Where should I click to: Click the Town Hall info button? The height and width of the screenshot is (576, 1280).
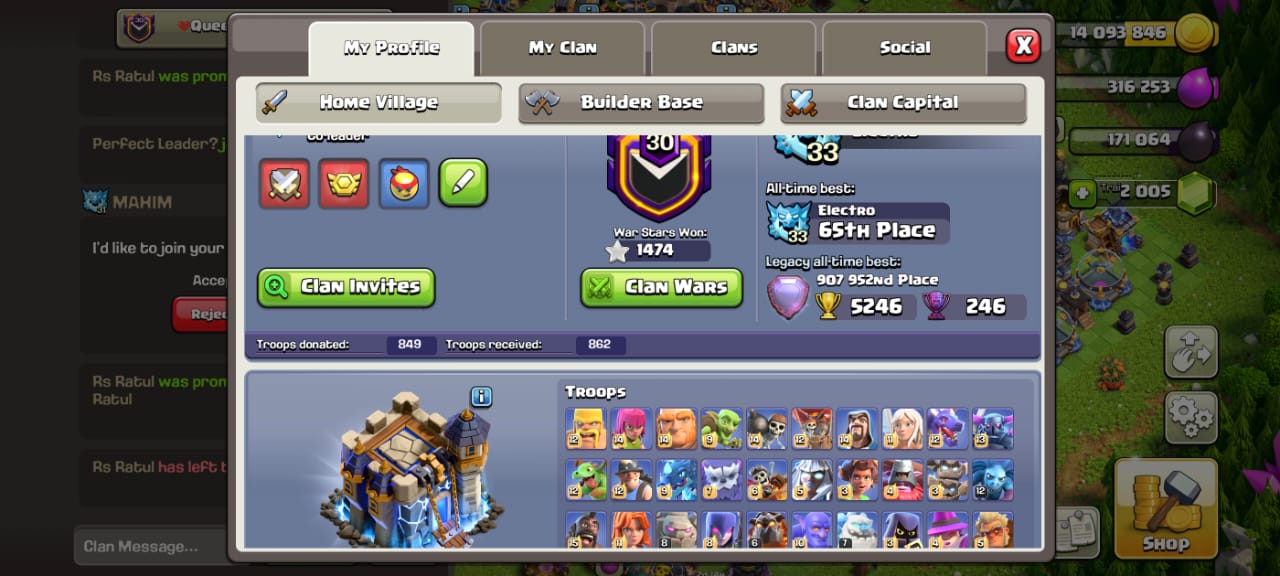(481, 397)
